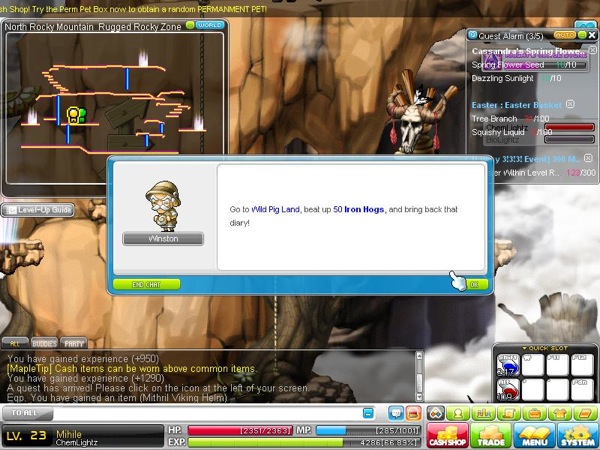Close the Quest Alarm panel

point(592,35)
